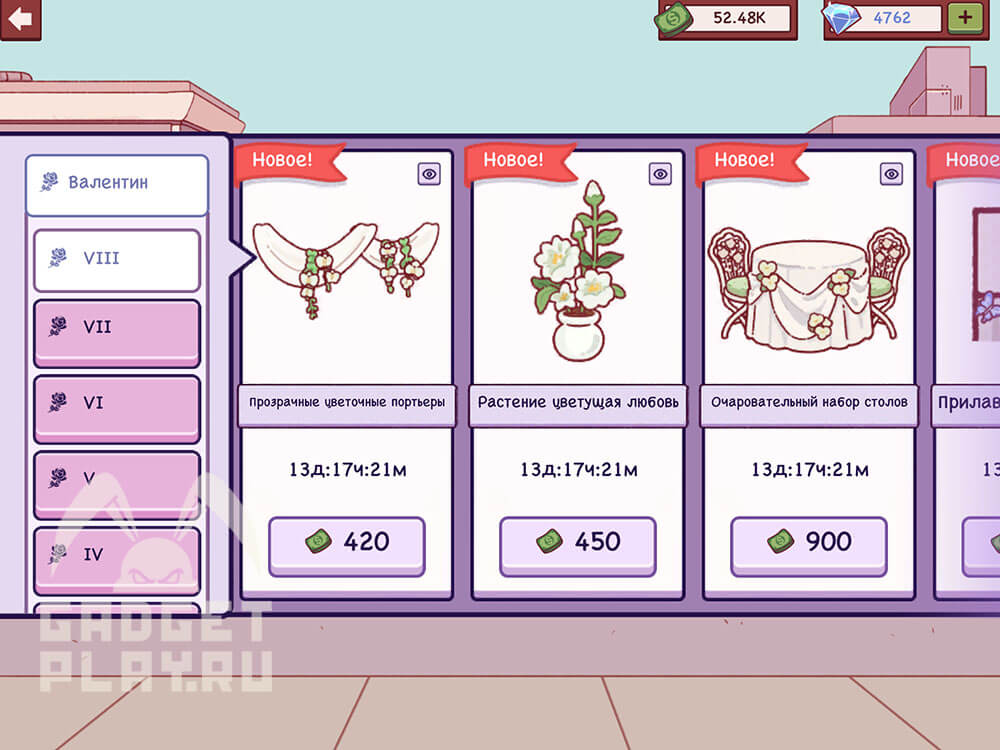Preview the flower curtains with the eye icon
1000x750 pixels.
tap(429, 174)
